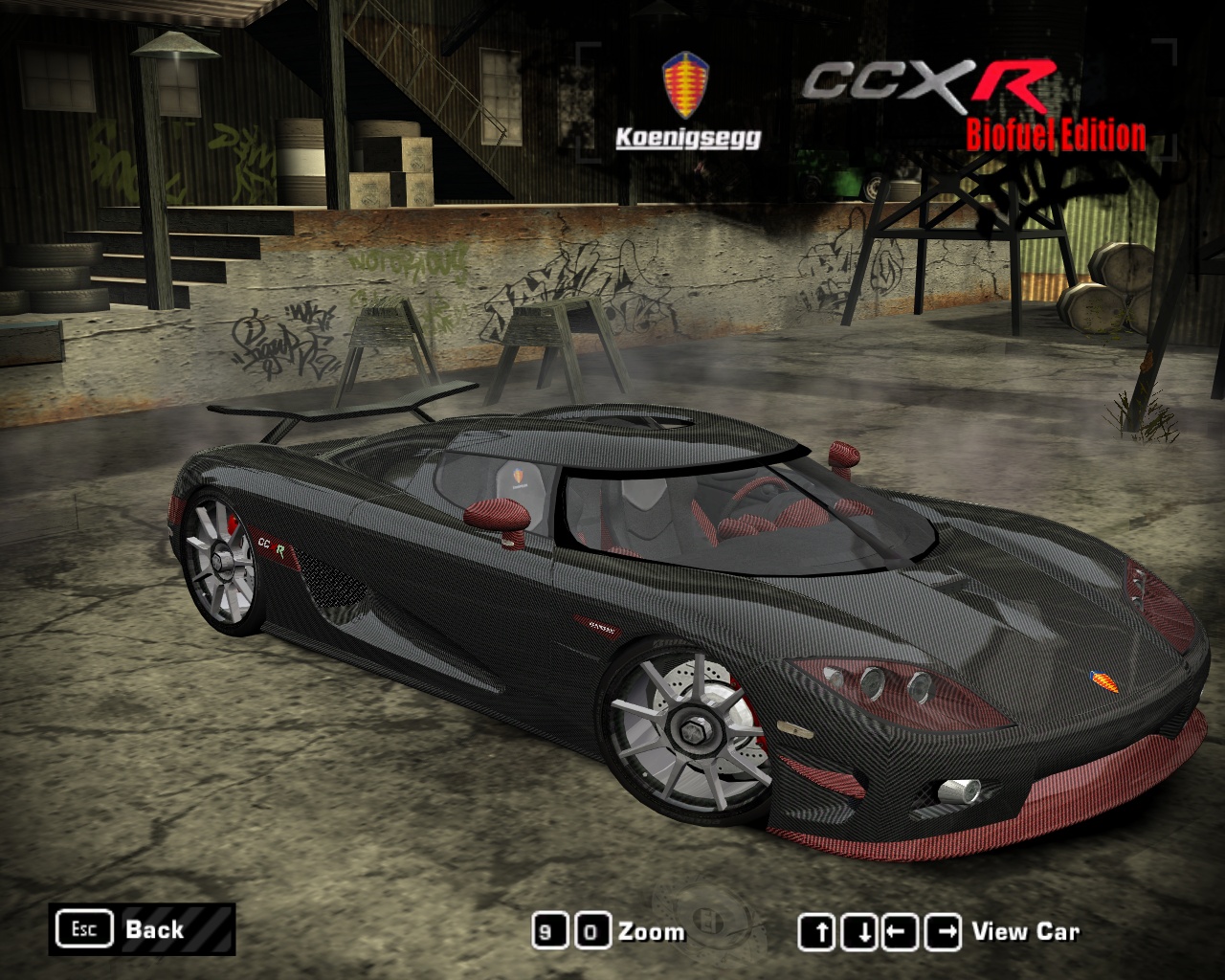The height and width of the screenshot is (980, 1225).
Task: Click the left arrow View Car icon
Action: (x=901, y=928)
